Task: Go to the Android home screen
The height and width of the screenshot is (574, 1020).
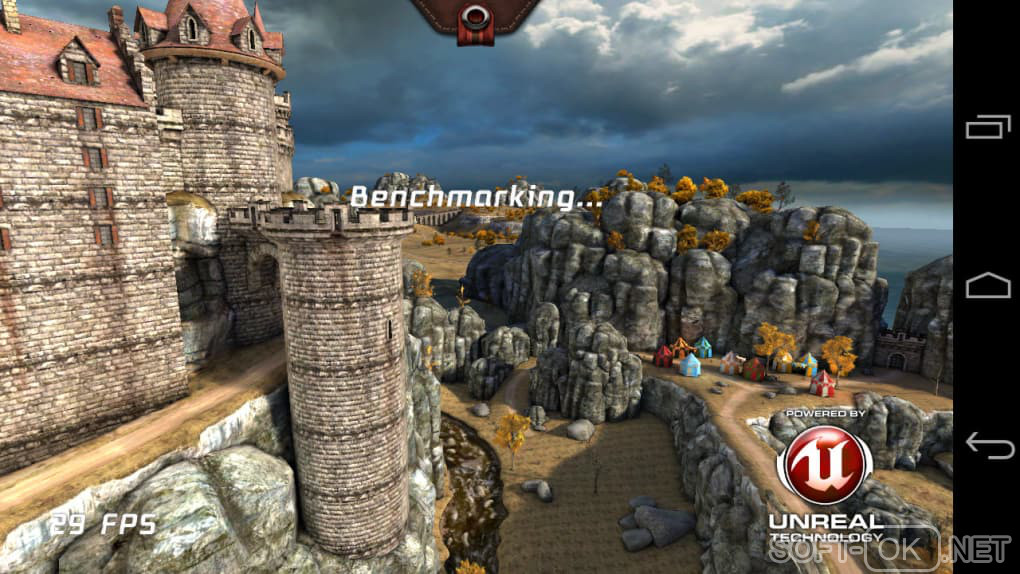Action: 988,286
